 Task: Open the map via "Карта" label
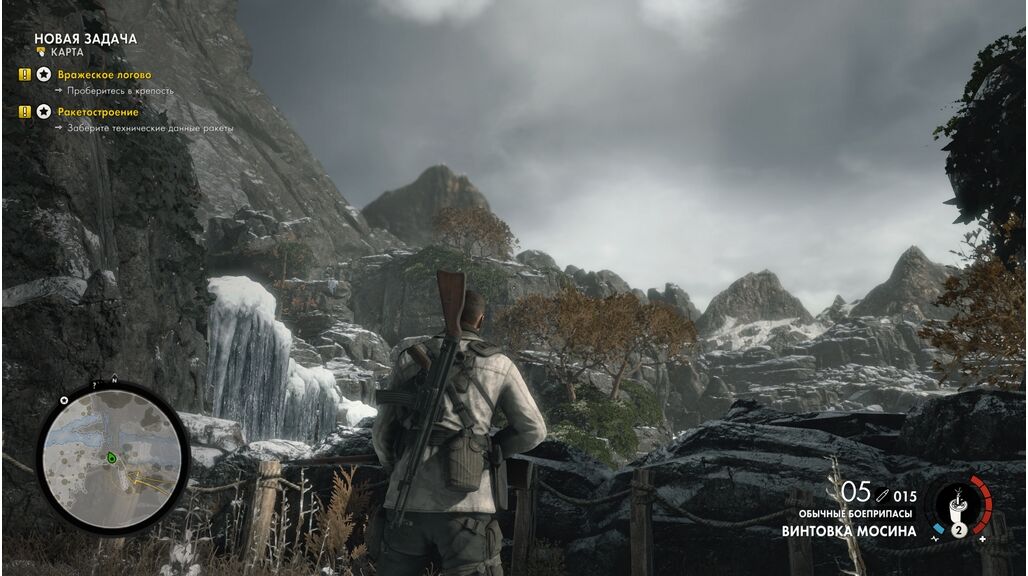pyautogui.click(x=66, y=51)
